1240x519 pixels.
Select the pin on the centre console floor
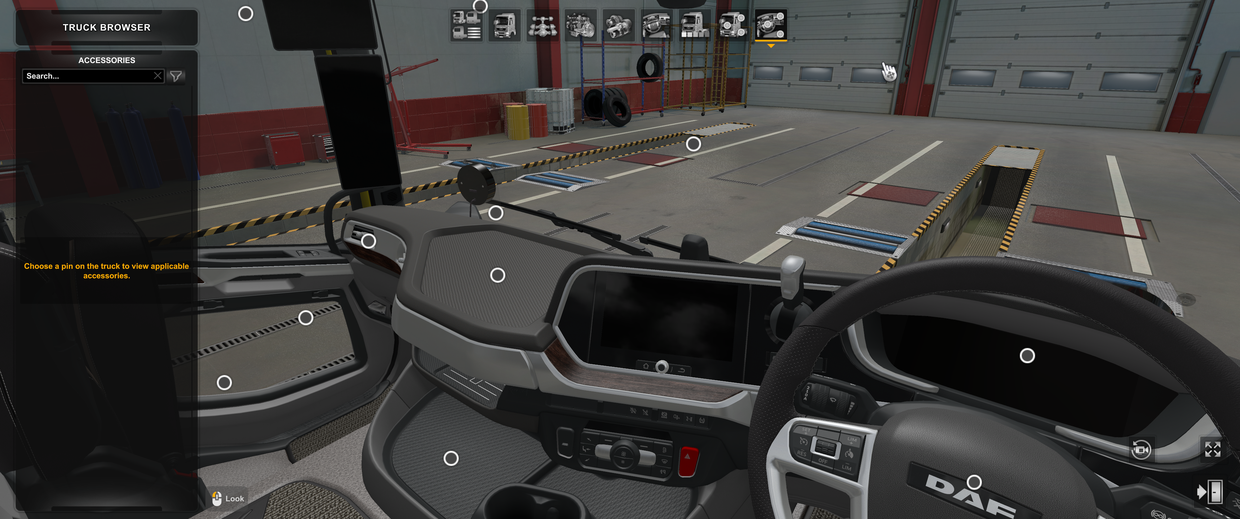tap(451, 458)
